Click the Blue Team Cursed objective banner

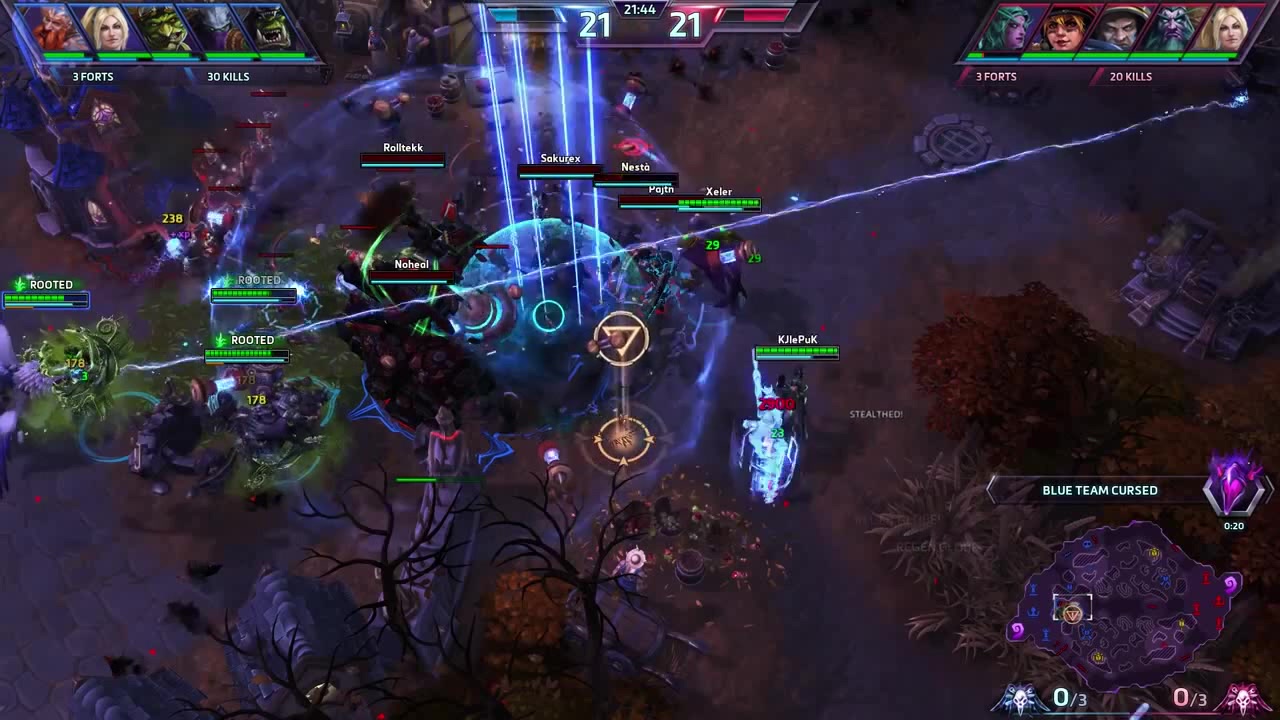point(1099,490)
